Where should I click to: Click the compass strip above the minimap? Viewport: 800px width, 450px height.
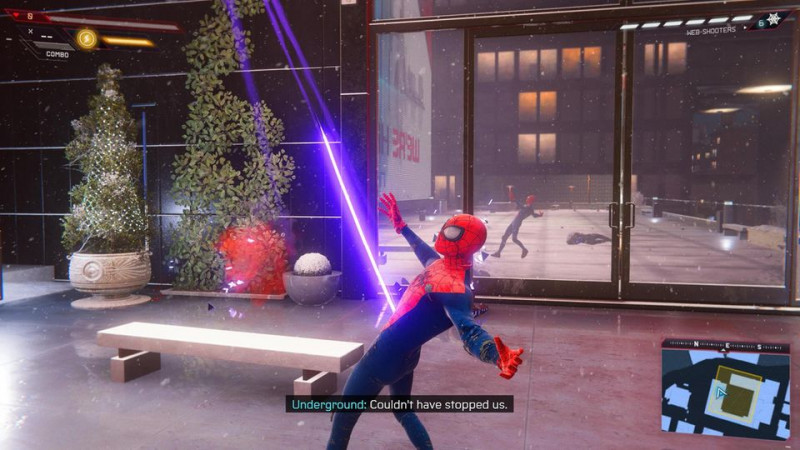tap(725, 346)
